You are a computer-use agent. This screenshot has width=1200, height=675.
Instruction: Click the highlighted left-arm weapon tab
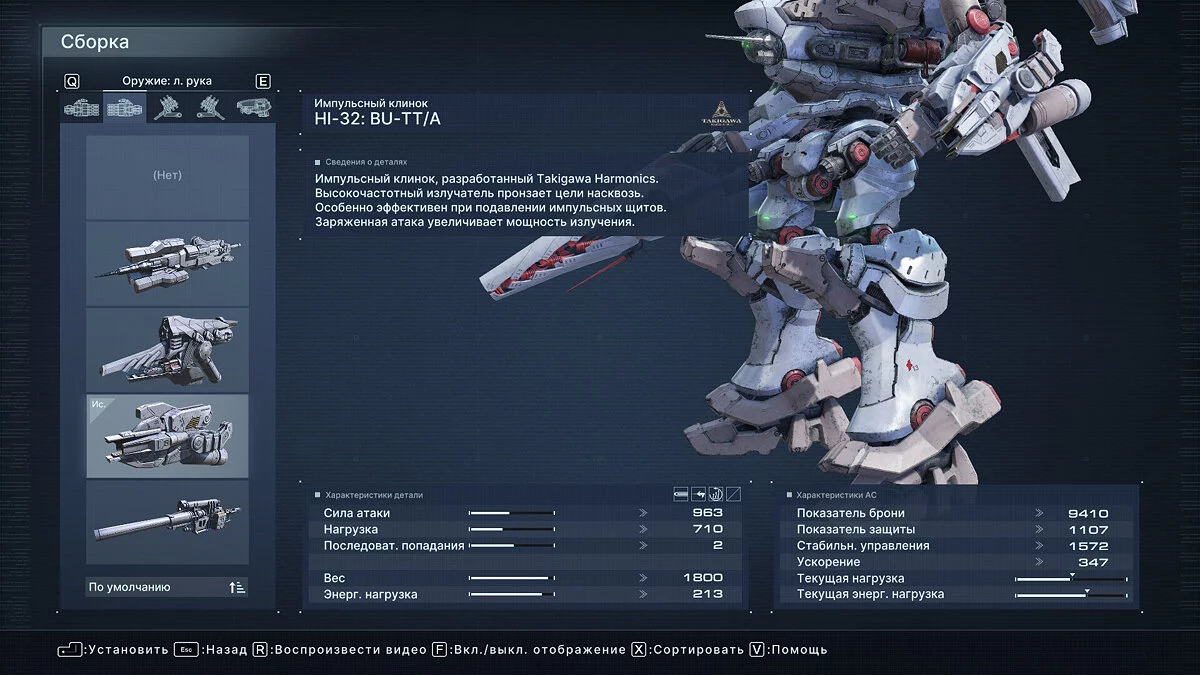[x=125, y=108]
